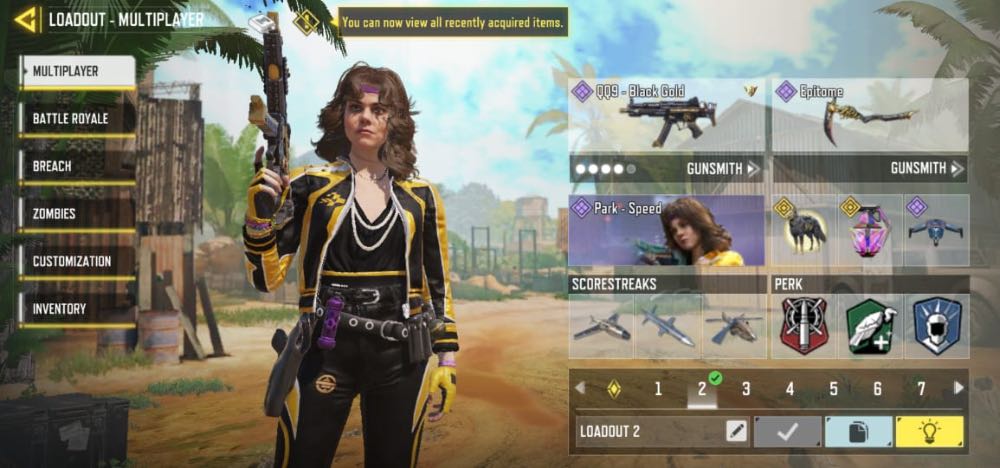The image size is (1000, 468).
Task: Select the QQ9 Black Gold primary weapon
Action: (665, 113)
